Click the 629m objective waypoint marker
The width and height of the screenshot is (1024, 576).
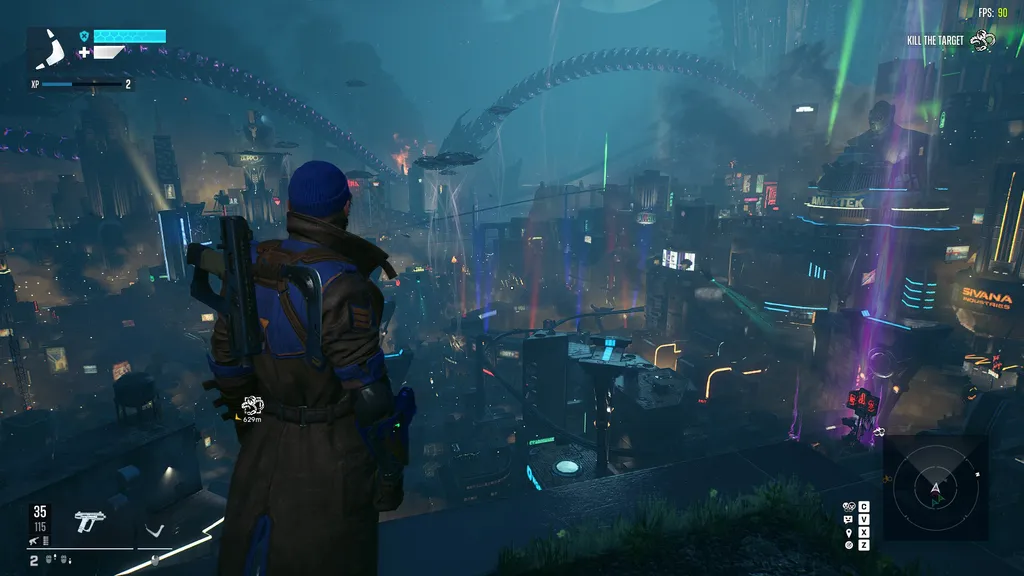click(x=252, y=406)
